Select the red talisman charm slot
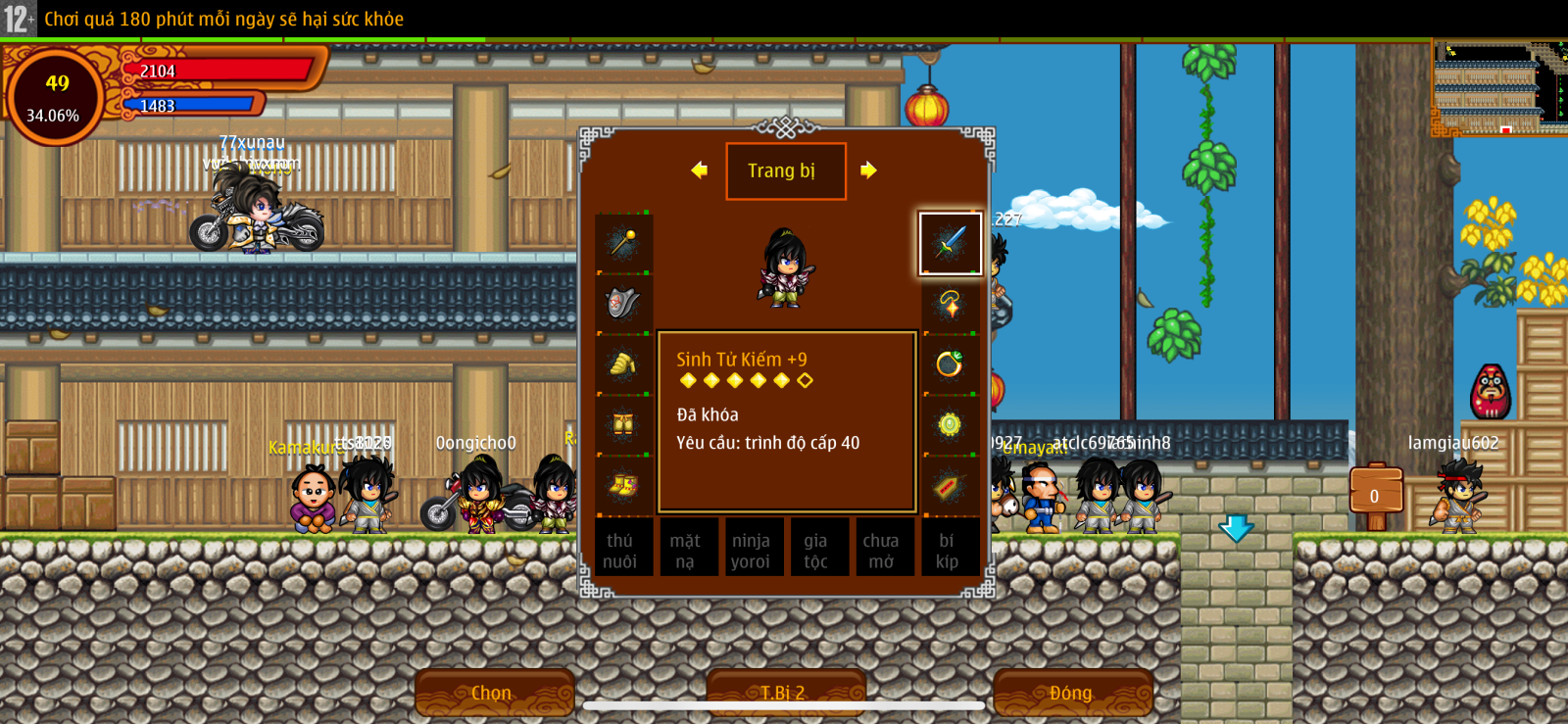Image resolution: width=1568 pixels, height=724 pixels. point(949,485)
